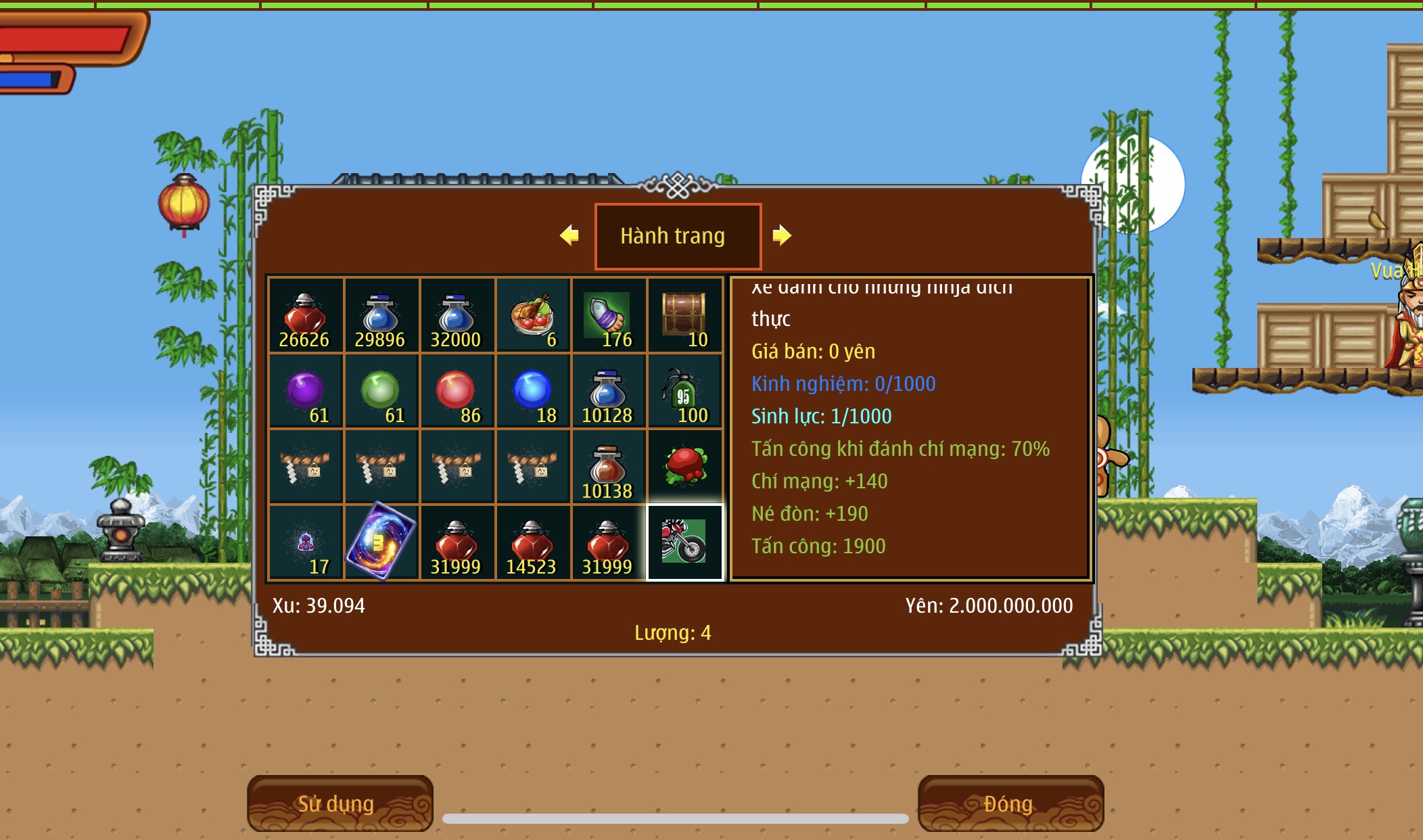Viewport: 1423px width, 840px height.
Task: Select the Hành trang tab header
Action: [678, 236]
